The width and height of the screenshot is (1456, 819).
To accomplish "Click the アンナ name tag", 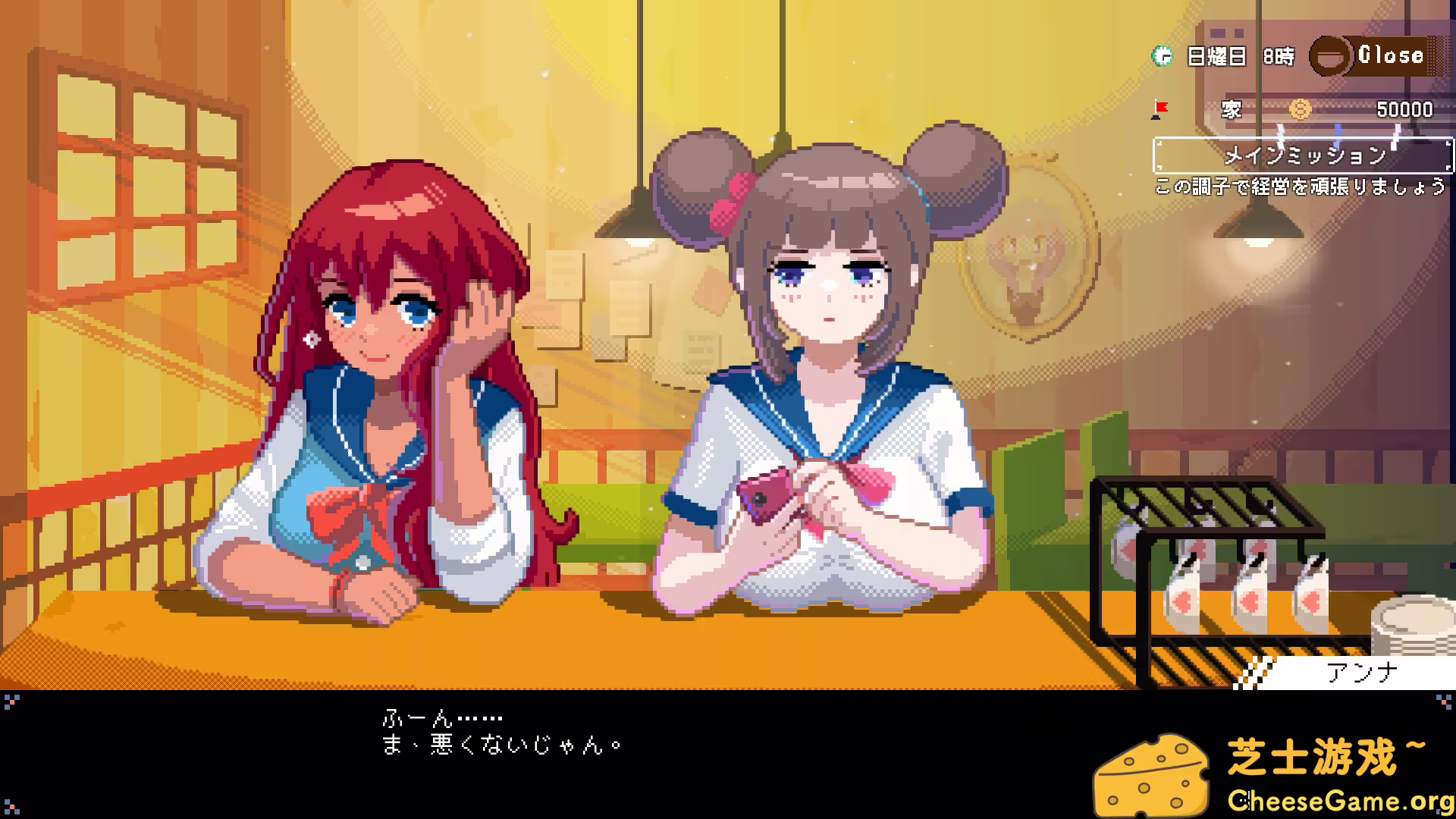I will pyautogui.click(x=1361, y=670).
